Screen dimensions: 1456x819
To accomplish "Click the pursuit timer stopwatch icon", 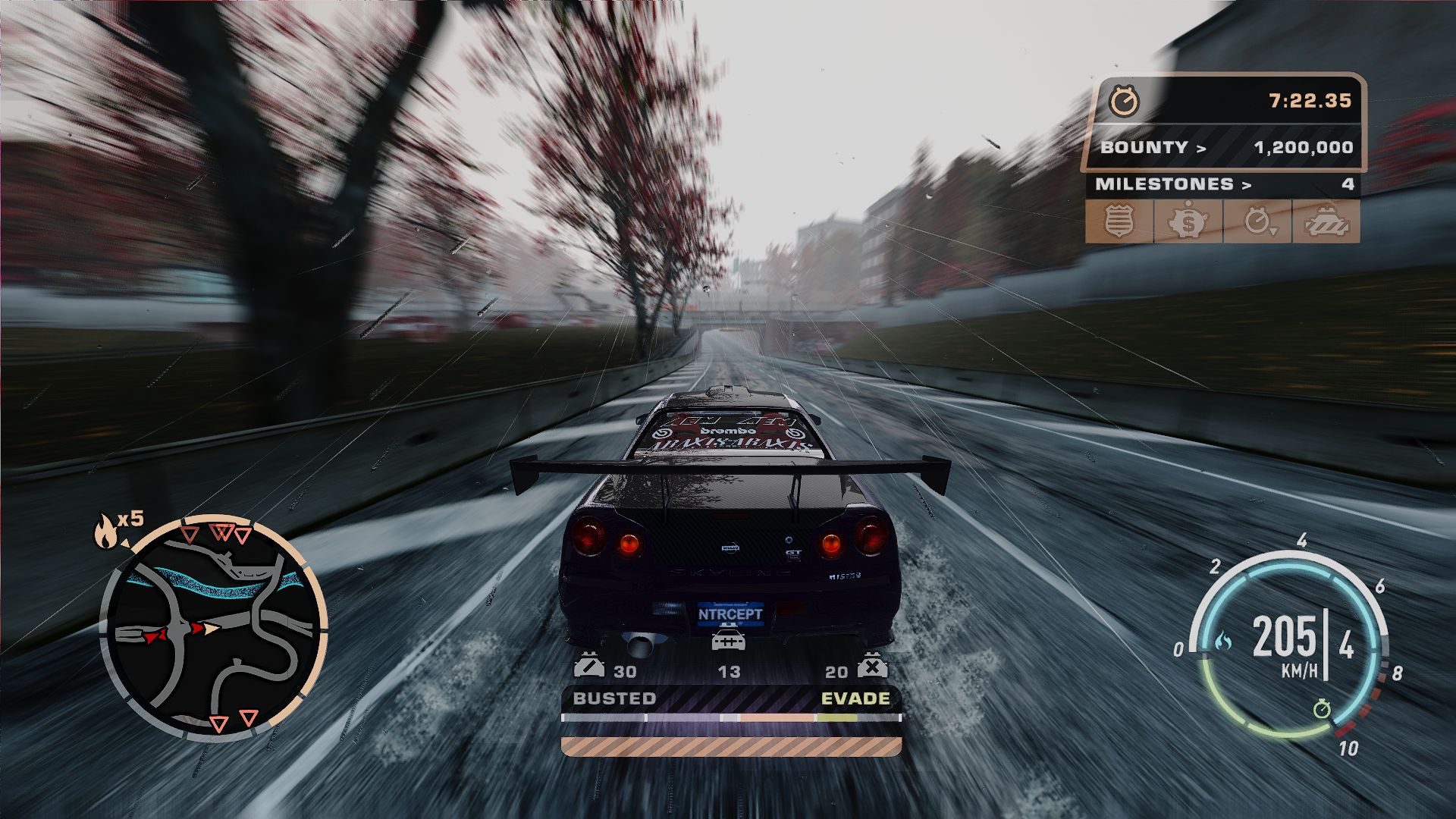I will pos(1123,101).
